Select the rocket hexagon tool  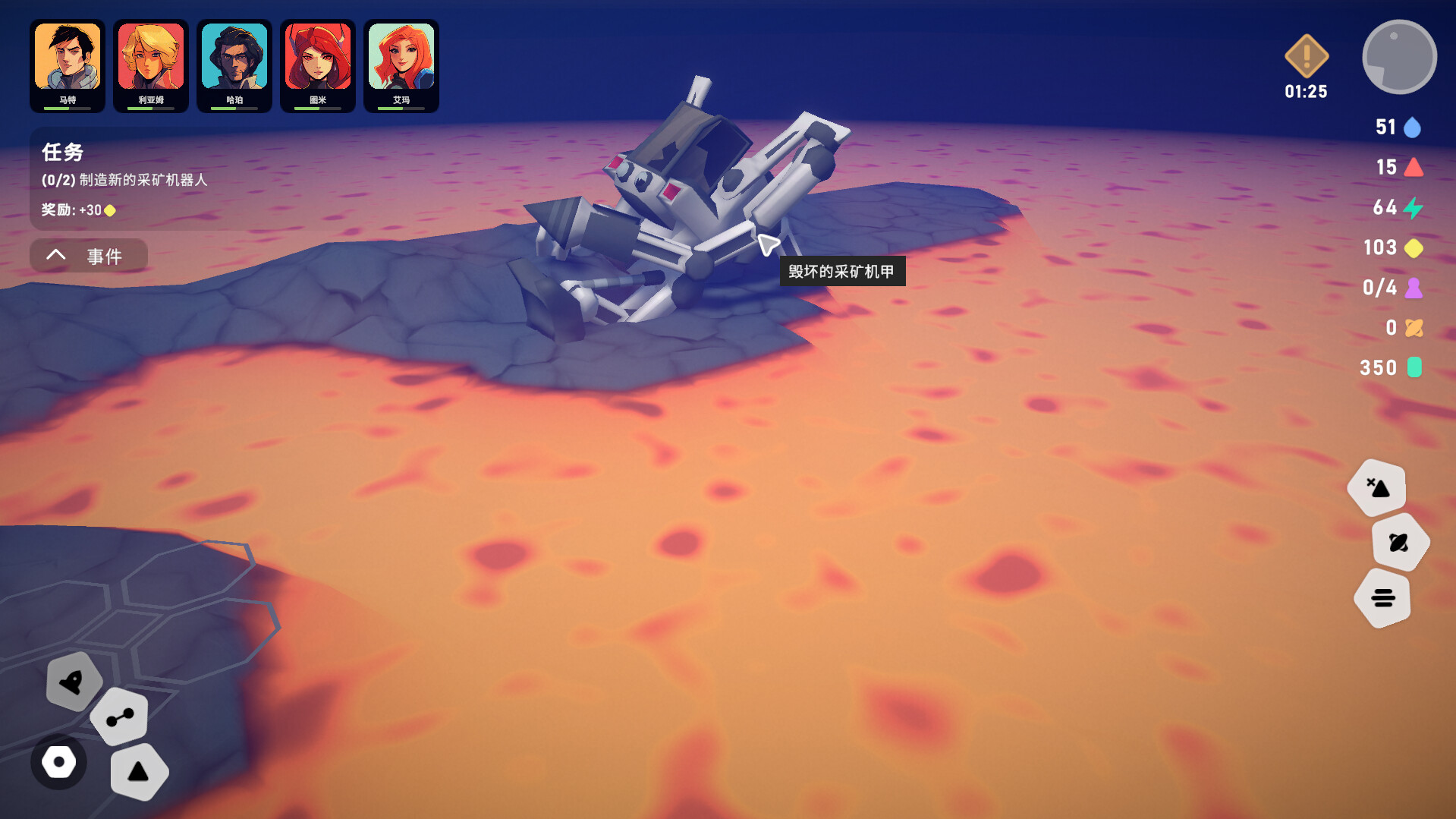(x=75, y=682)
